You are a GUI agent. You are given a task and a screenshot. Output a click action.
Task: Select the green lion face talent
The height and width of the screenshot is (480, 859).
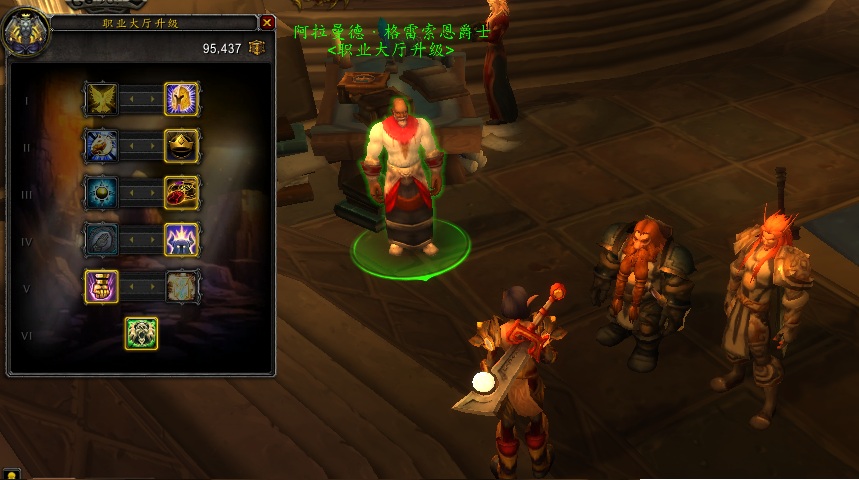[141, 333]
